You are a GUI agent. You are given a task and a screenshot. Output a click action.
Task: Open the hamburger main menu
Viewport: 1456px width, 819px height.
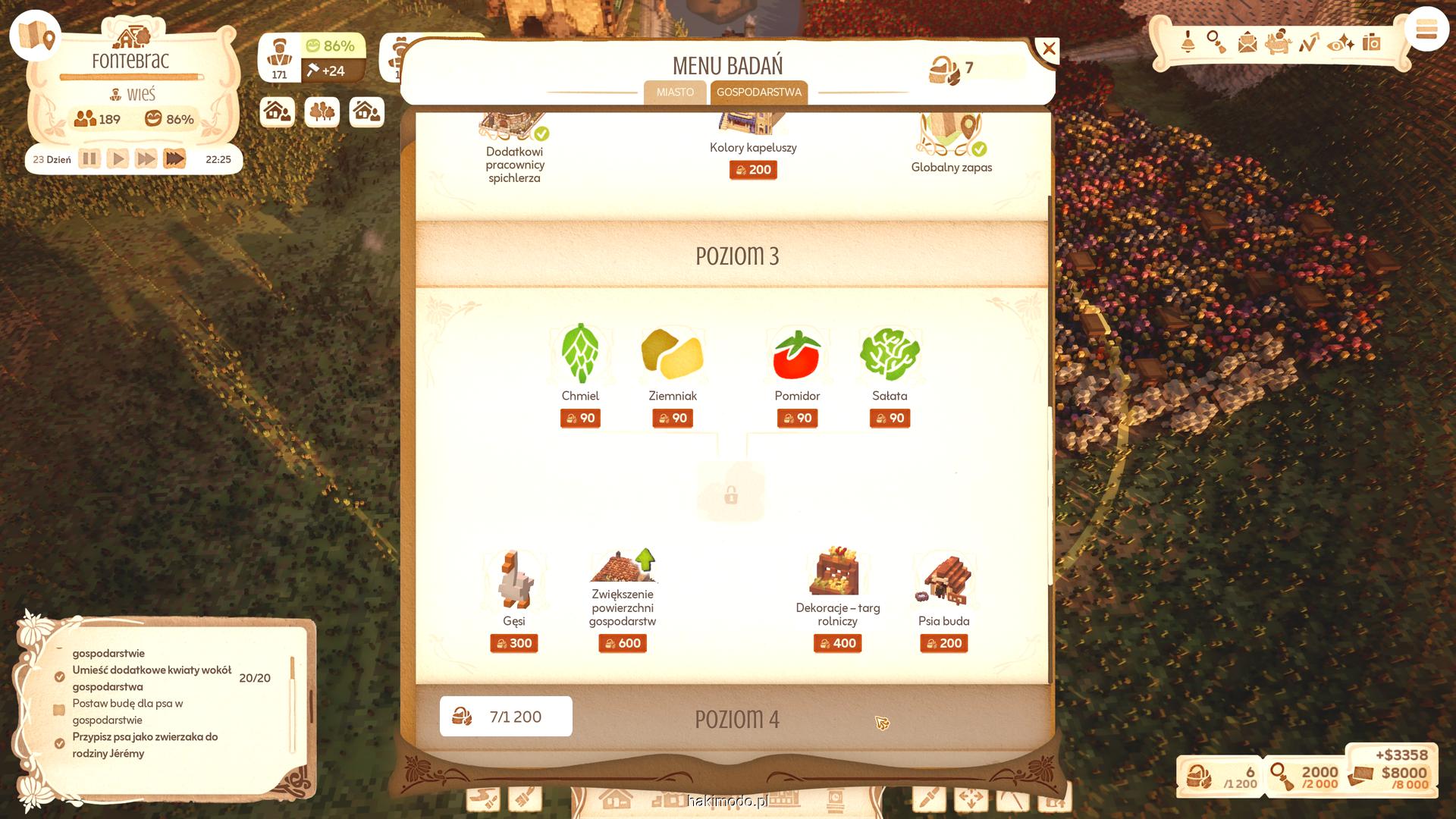click(1426, 31)
